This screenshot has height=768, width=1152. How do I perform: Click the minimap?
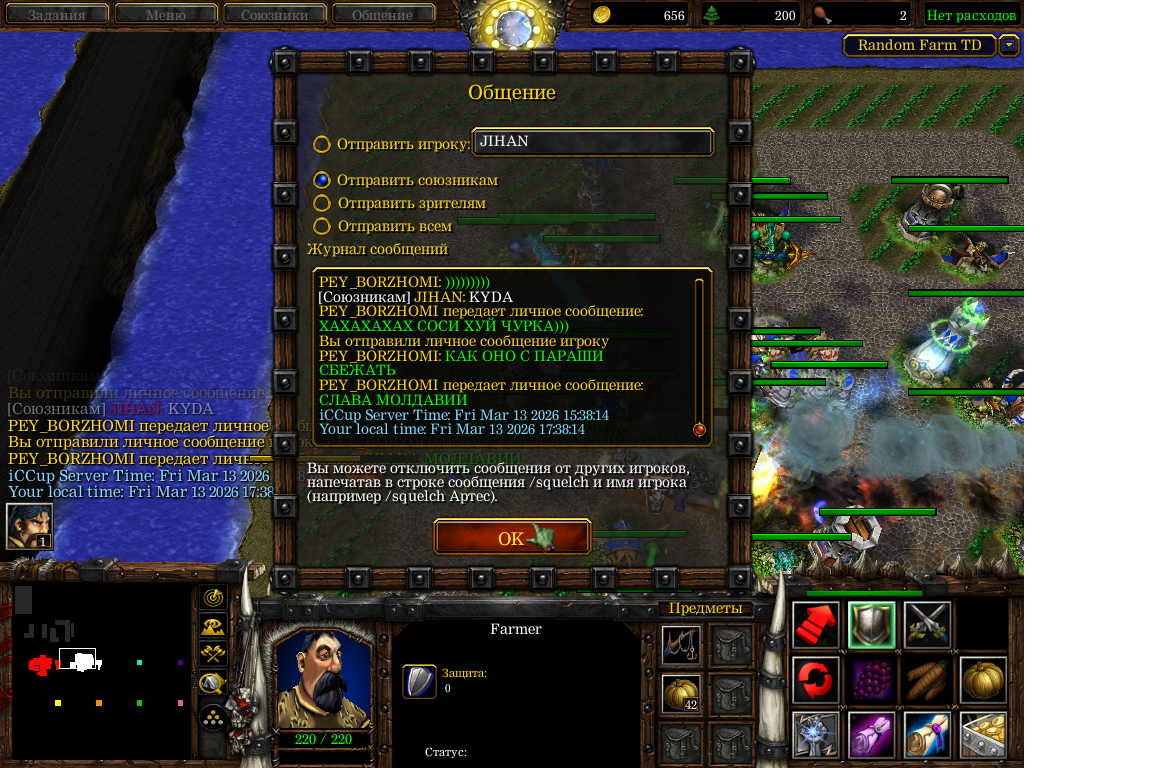point(100,670)
